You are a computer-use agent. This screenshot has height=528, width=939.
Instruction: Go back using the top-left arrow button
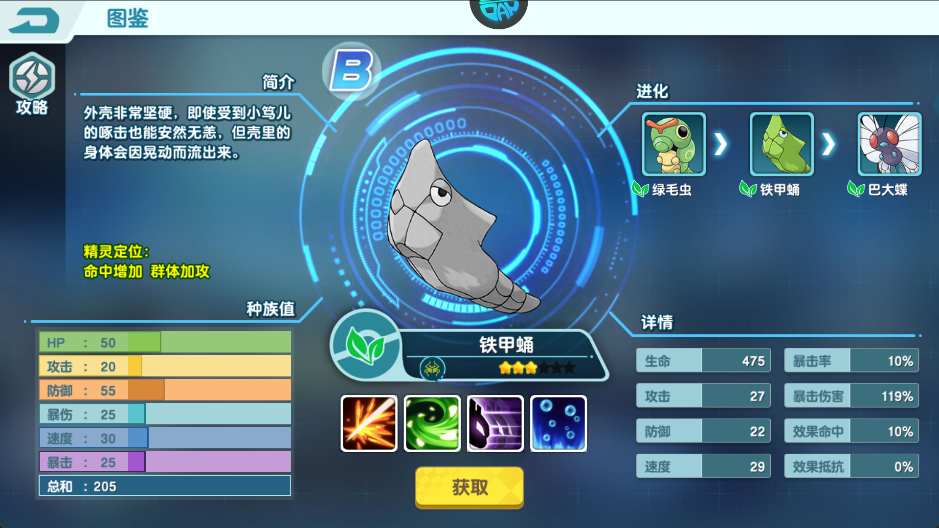[35, 20]
